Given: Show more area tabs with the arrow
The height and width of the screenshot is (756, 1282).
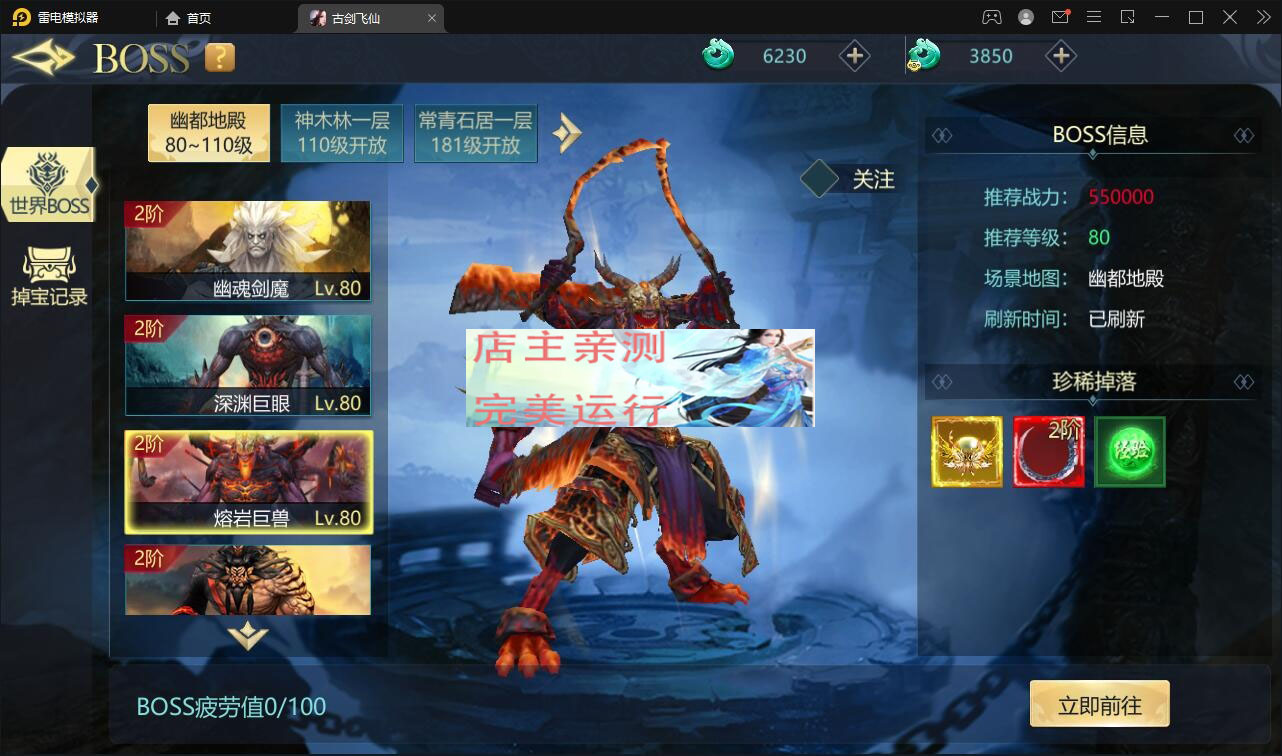Looking at the screenshot, I should click(567, 133).
